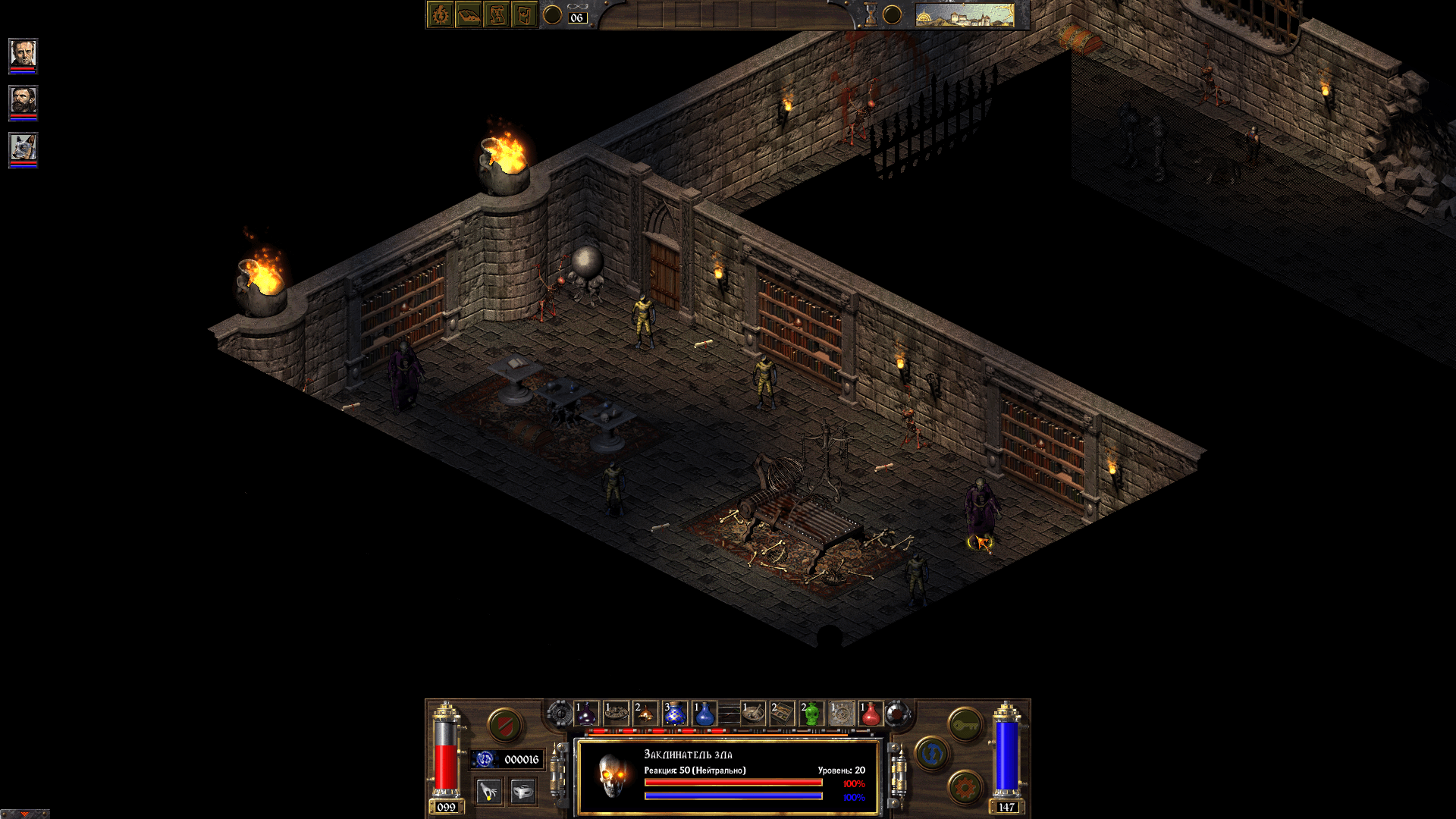Open the world map via minimap picture
This screenshot has height=819, width=1456.
(x=965, y=14)
